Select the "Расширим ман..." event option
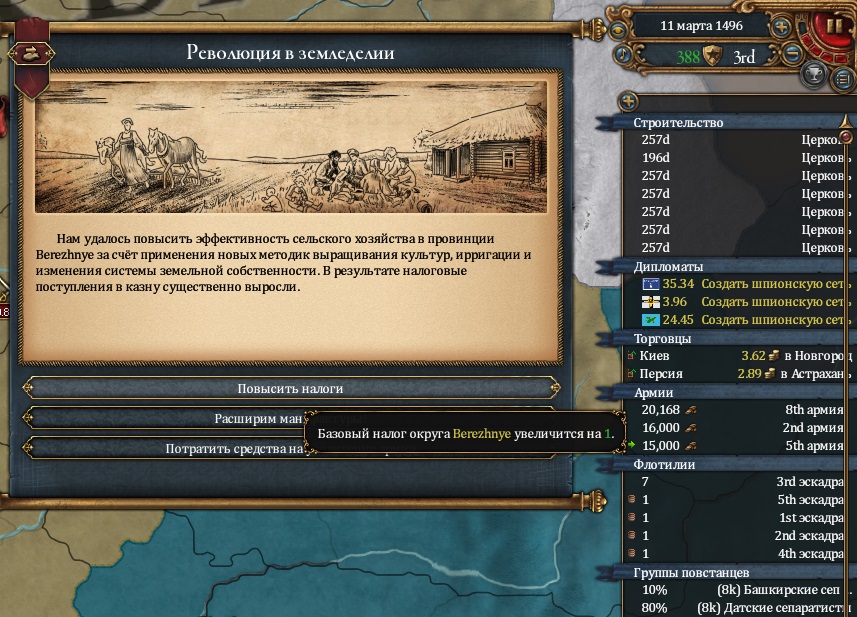This screenshot has height=617, width=857. coord(160,418)
